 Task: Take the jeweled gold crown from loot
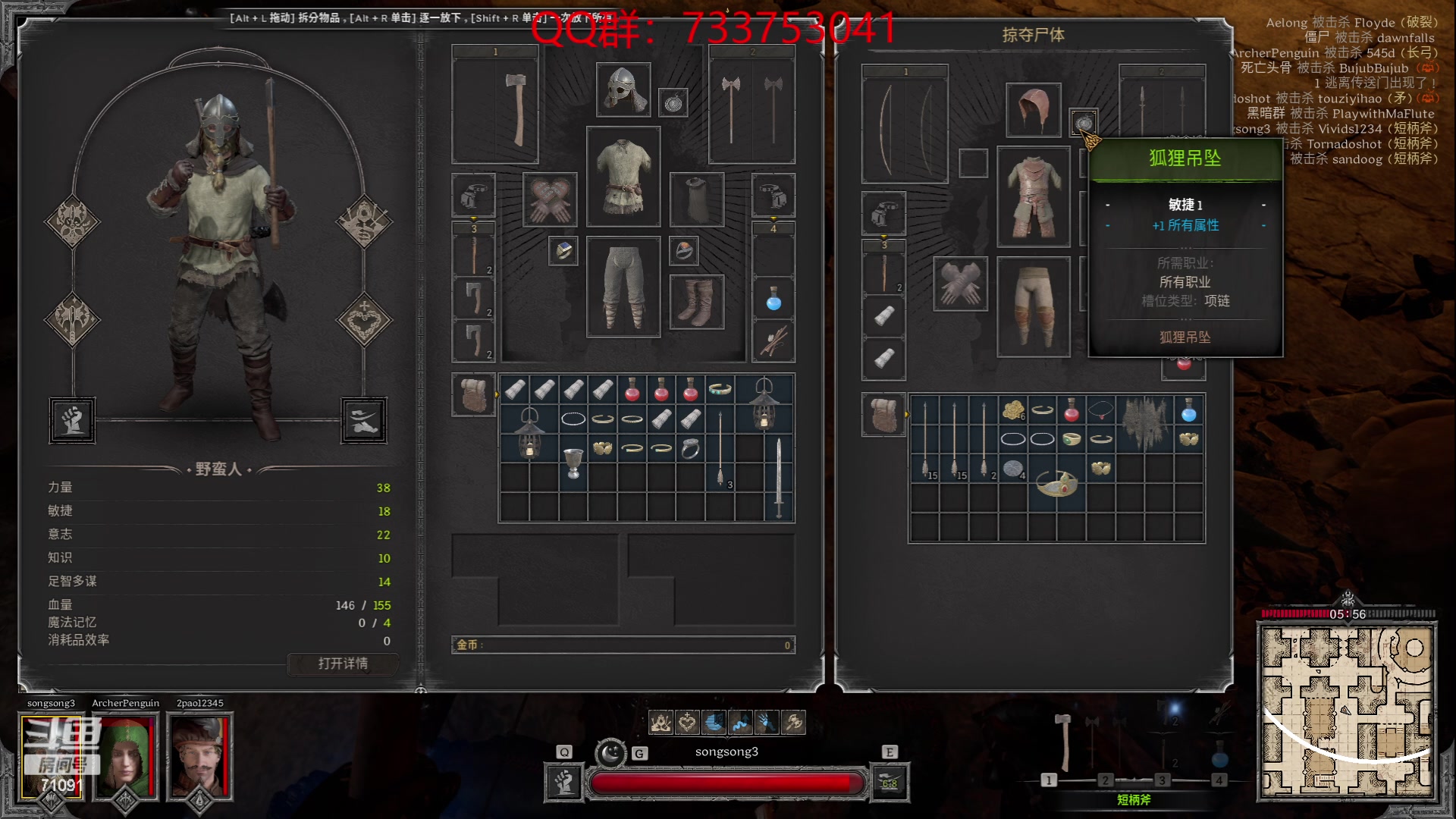coord(1056,483)
